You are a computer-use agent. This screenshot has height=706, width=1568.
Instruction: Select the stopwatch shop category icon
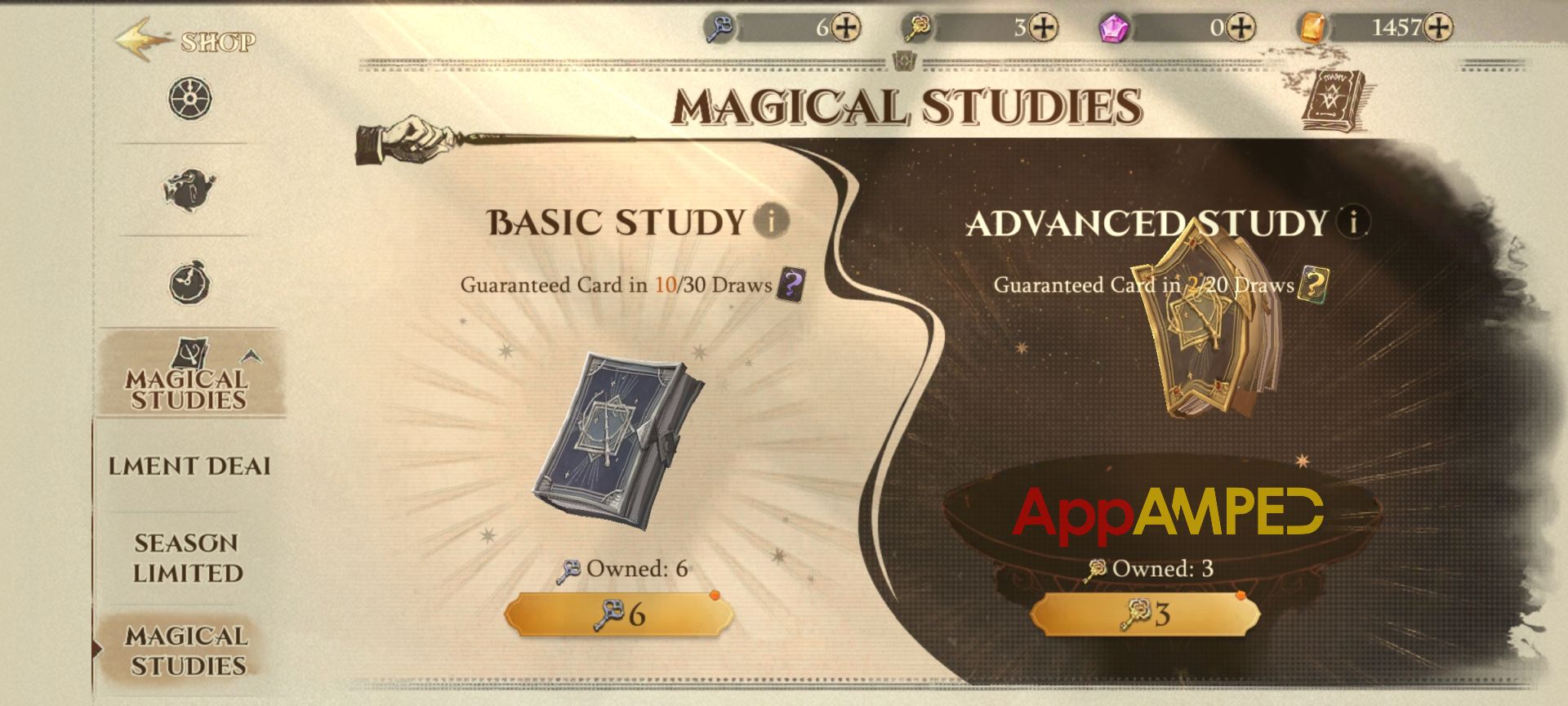(189, 284)
